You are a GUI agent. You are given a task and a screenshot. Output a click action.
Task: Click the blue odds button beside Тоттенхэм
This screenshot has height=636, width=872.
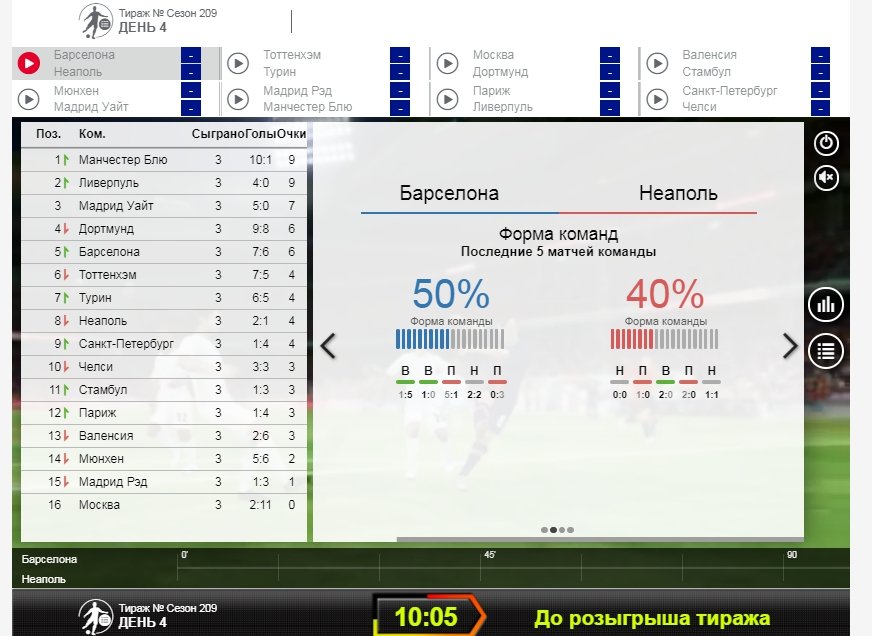point(399,55)
